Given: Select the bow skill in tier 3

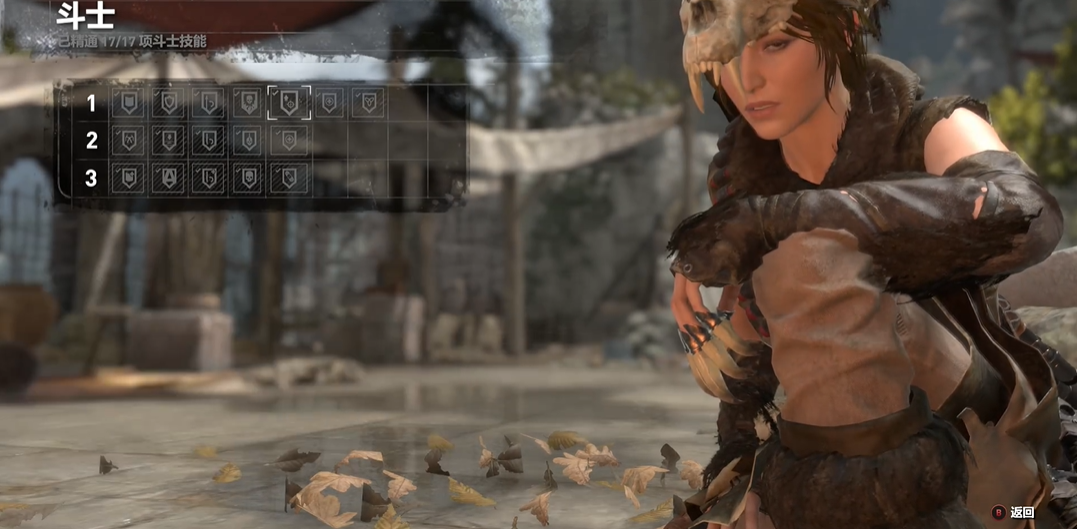Looking at the screenshot, I should point(208,177).
